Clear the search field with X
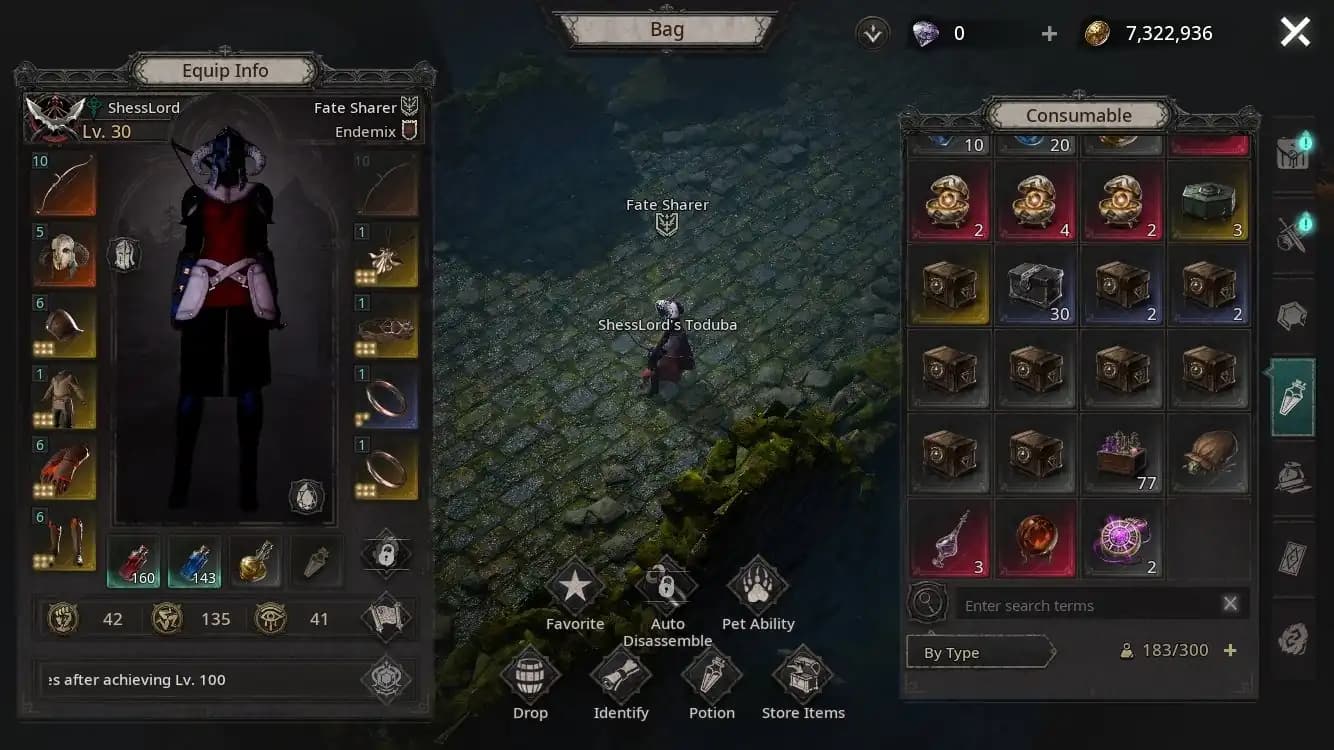Screen dimensions: 1334x750 1230,604
